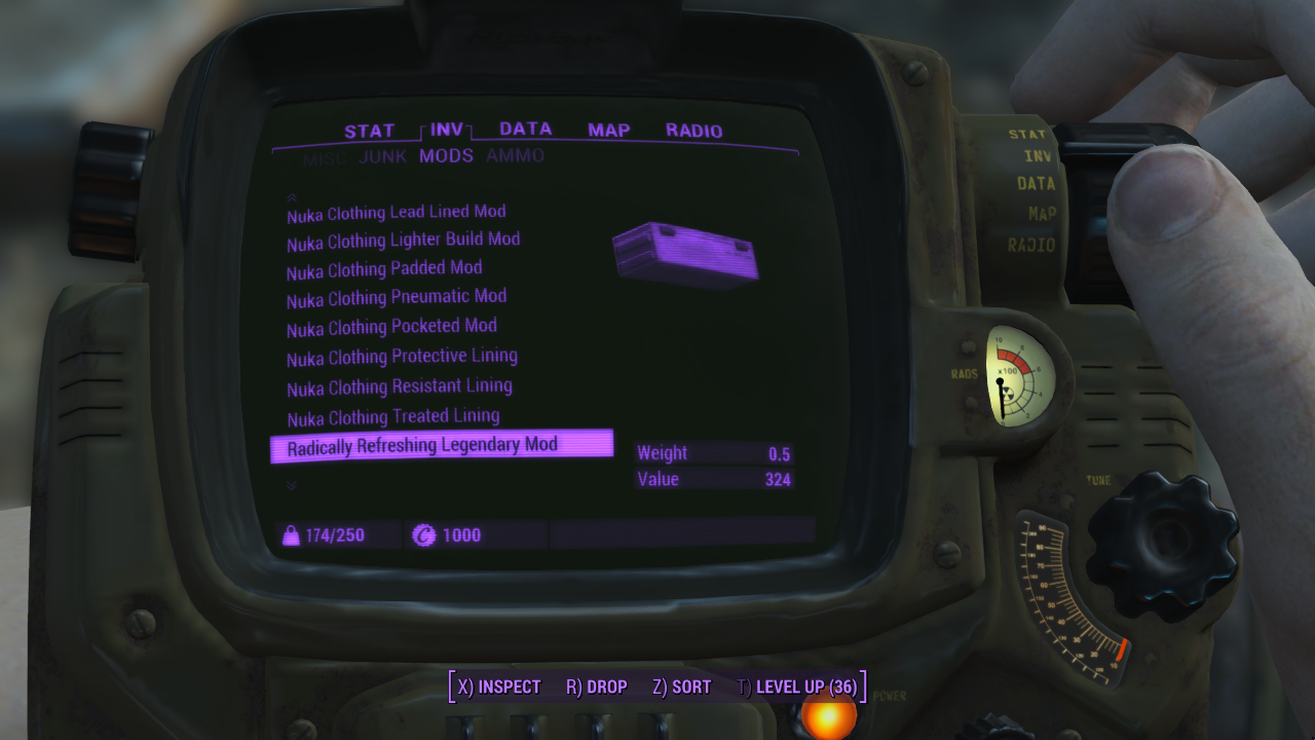Select Nuka Clothing Resistant Lining
This screenshot has width=1315, height=740.
click(x=399, y=387)
